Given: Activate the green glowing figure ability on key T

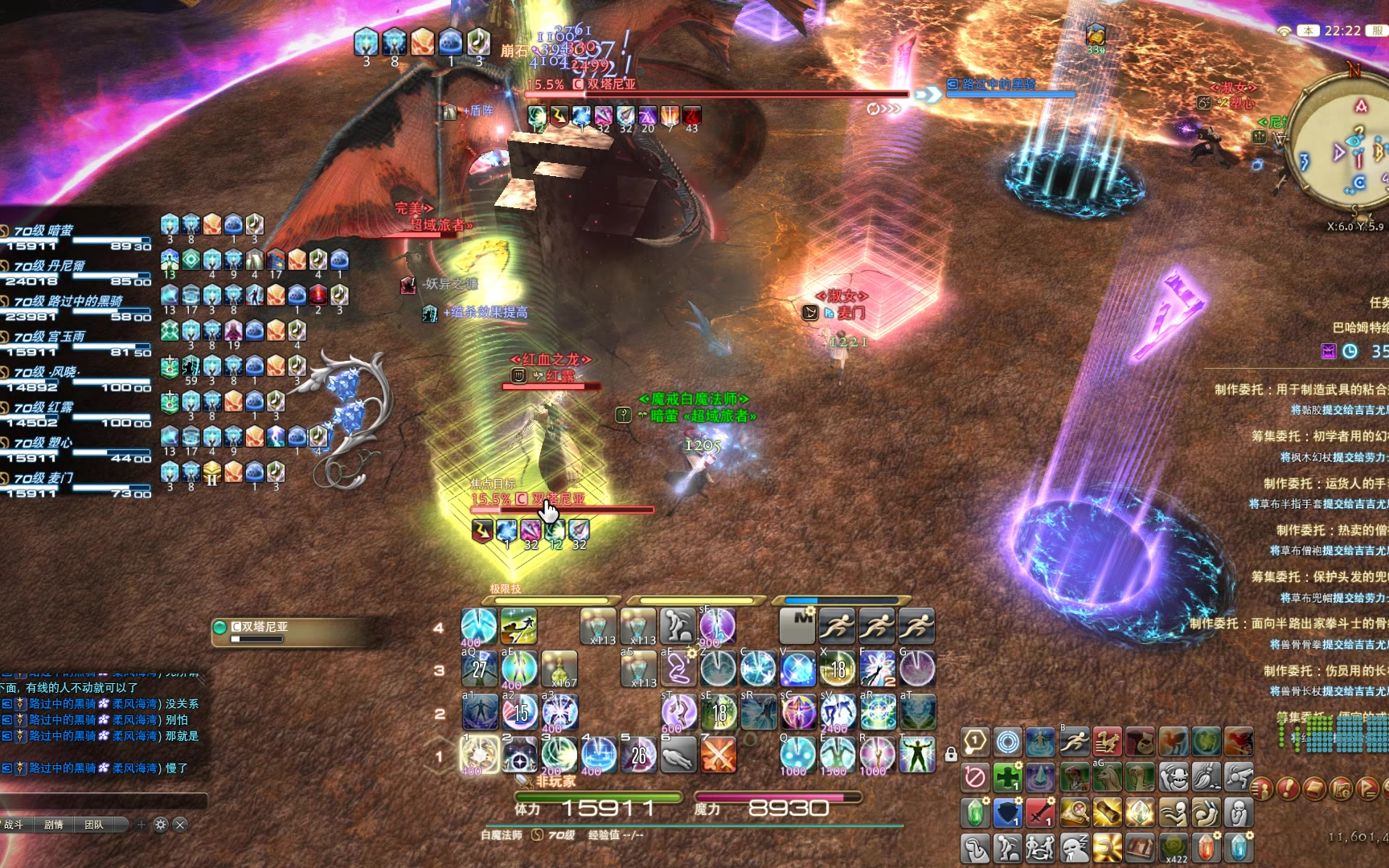Looking at the screenshot, I should click(x=917, y=755).
